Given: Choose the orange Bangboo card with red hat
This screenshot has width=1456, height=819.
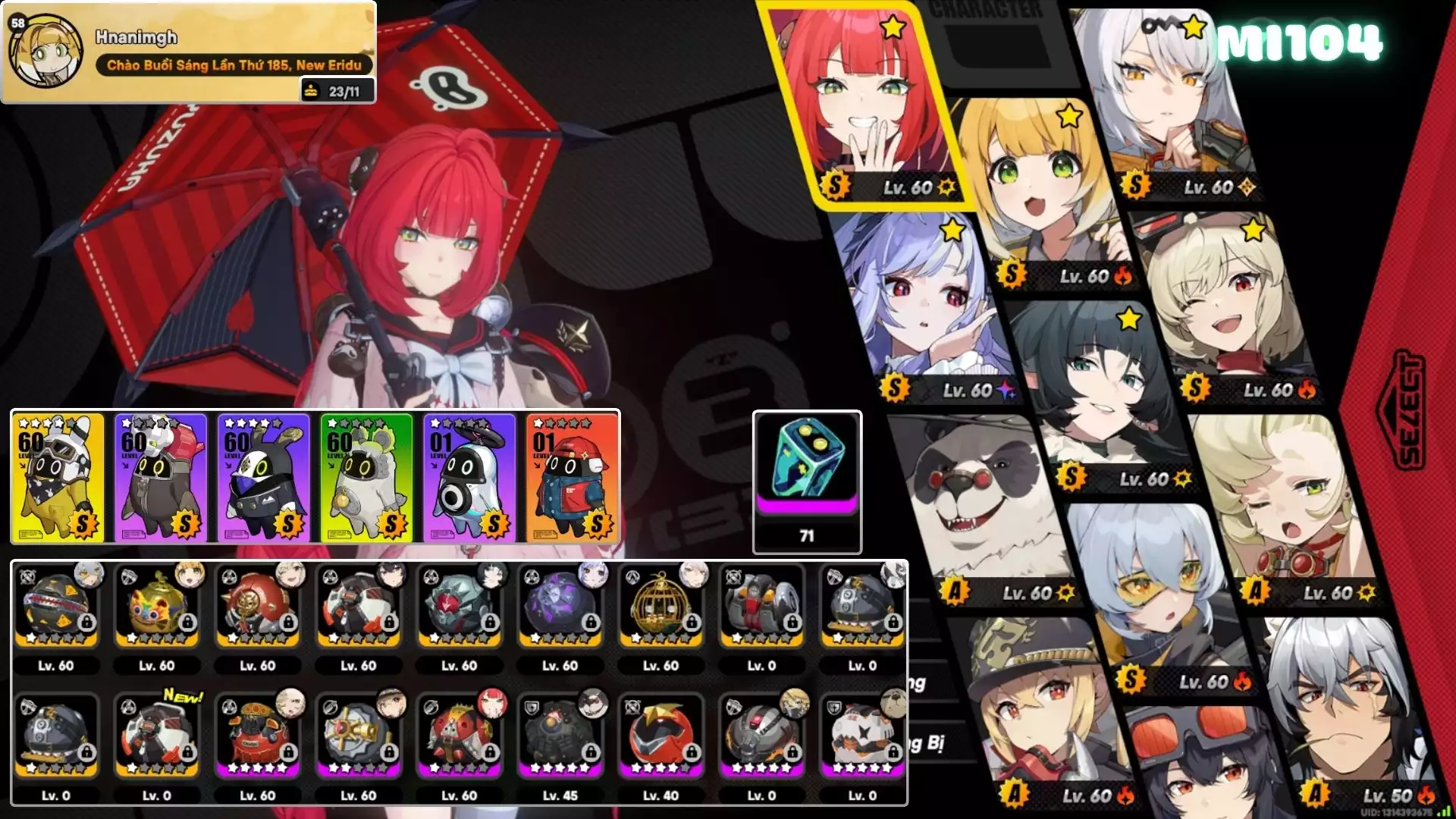Looking at the screenshot, I should 572,477.
